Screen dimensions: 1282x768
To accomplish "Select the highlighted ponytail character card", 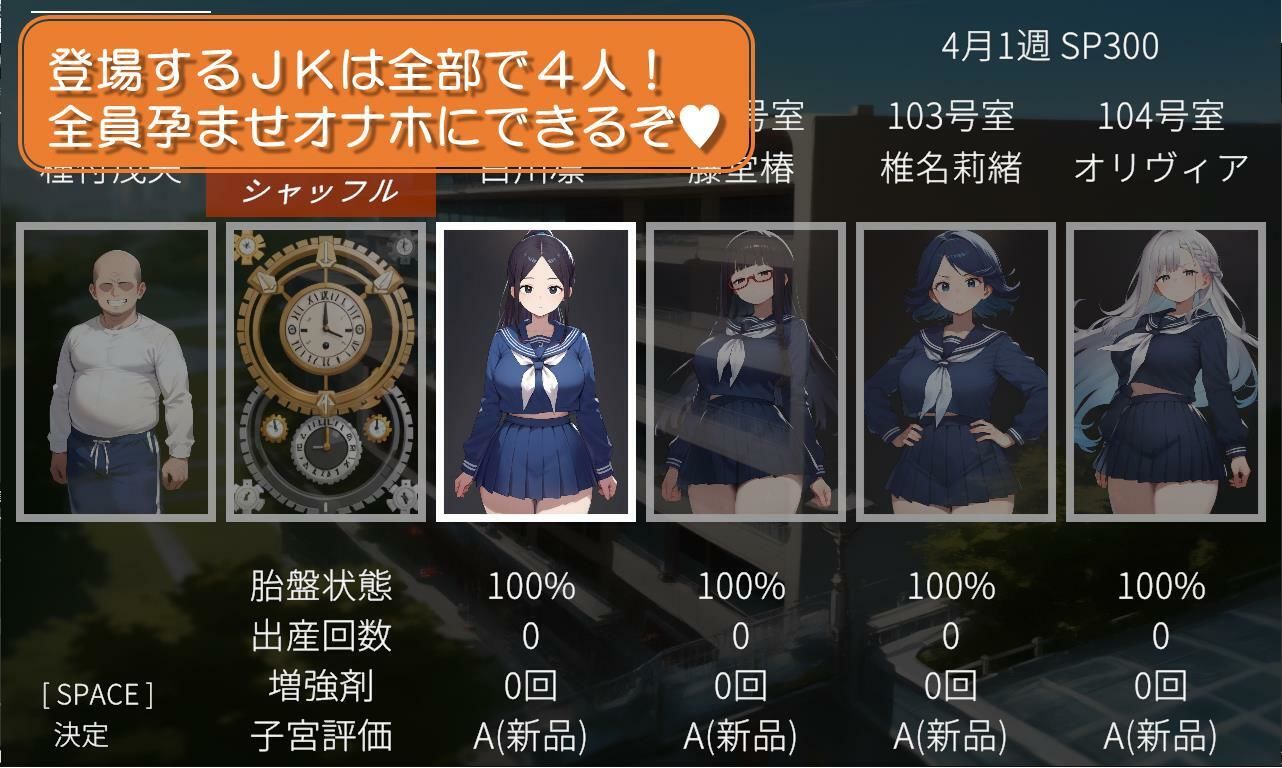I will tap(536, 372).
